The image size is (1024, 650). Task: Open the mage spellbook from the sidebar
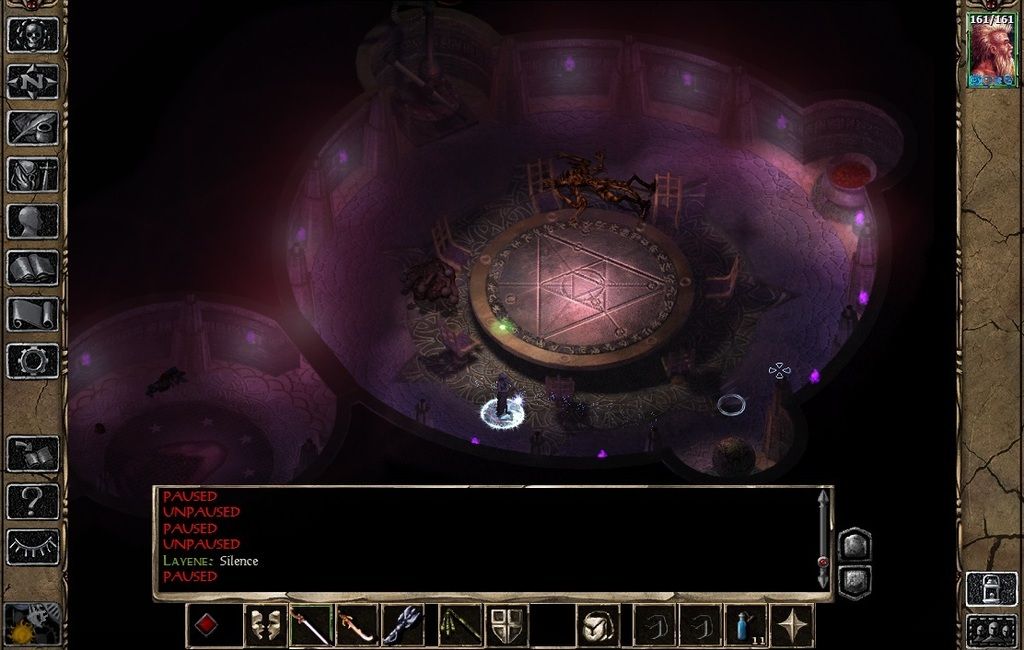[33, 268]
